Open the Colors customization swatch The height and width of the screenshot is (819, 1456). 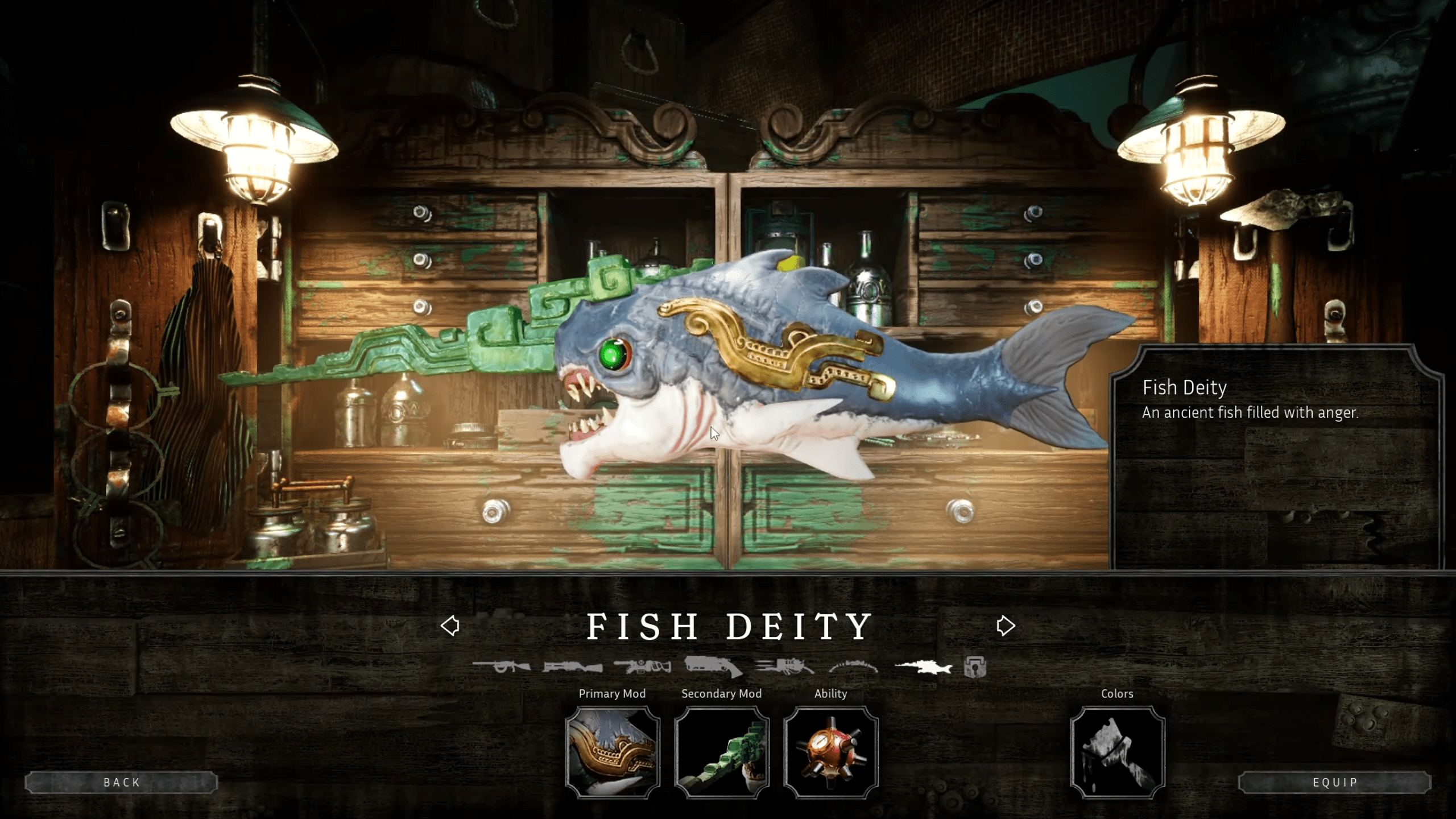[1116, 750]
